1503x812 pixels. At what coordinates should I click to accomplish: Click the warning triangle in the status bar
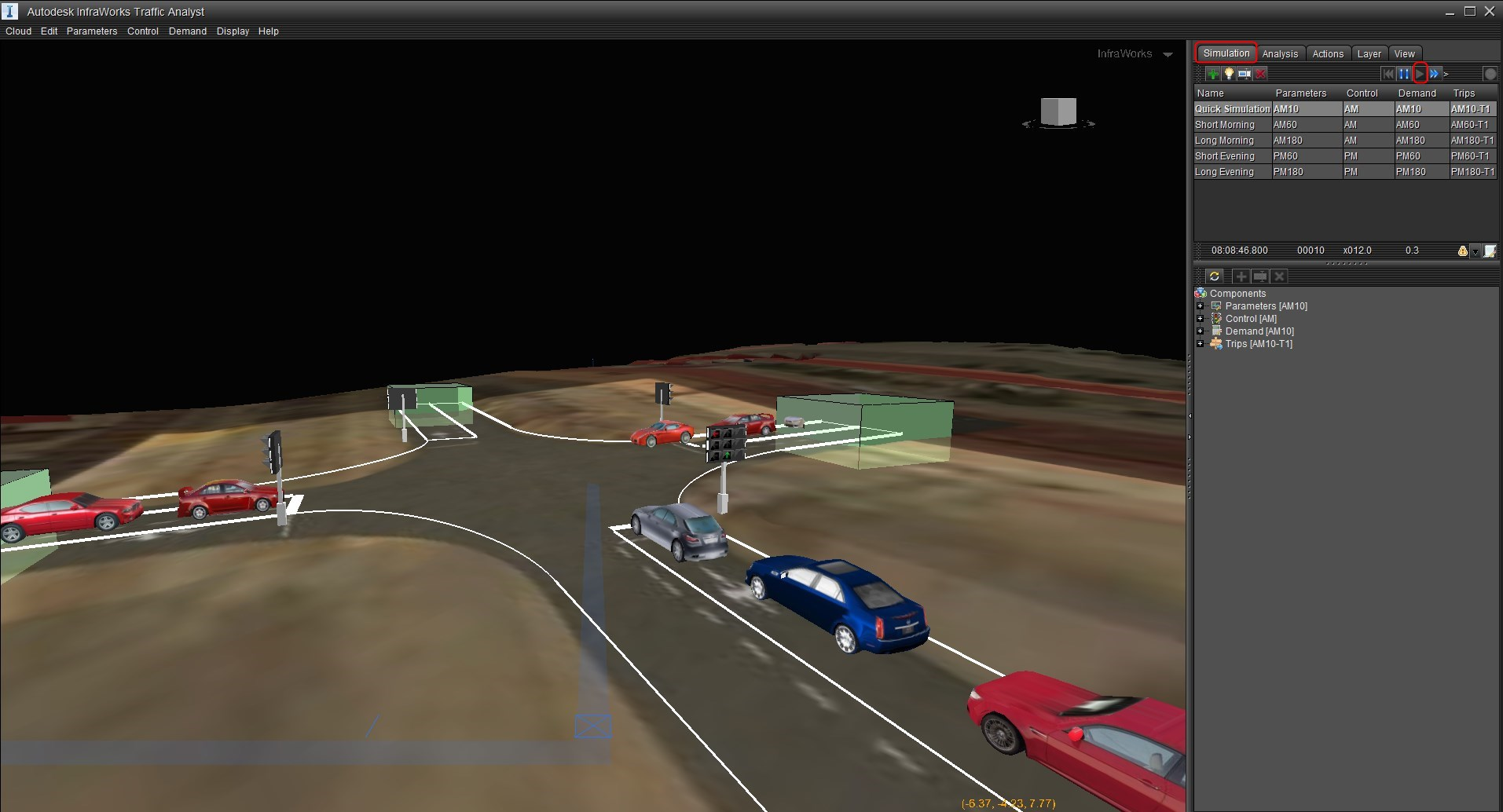pos(1462,251)
